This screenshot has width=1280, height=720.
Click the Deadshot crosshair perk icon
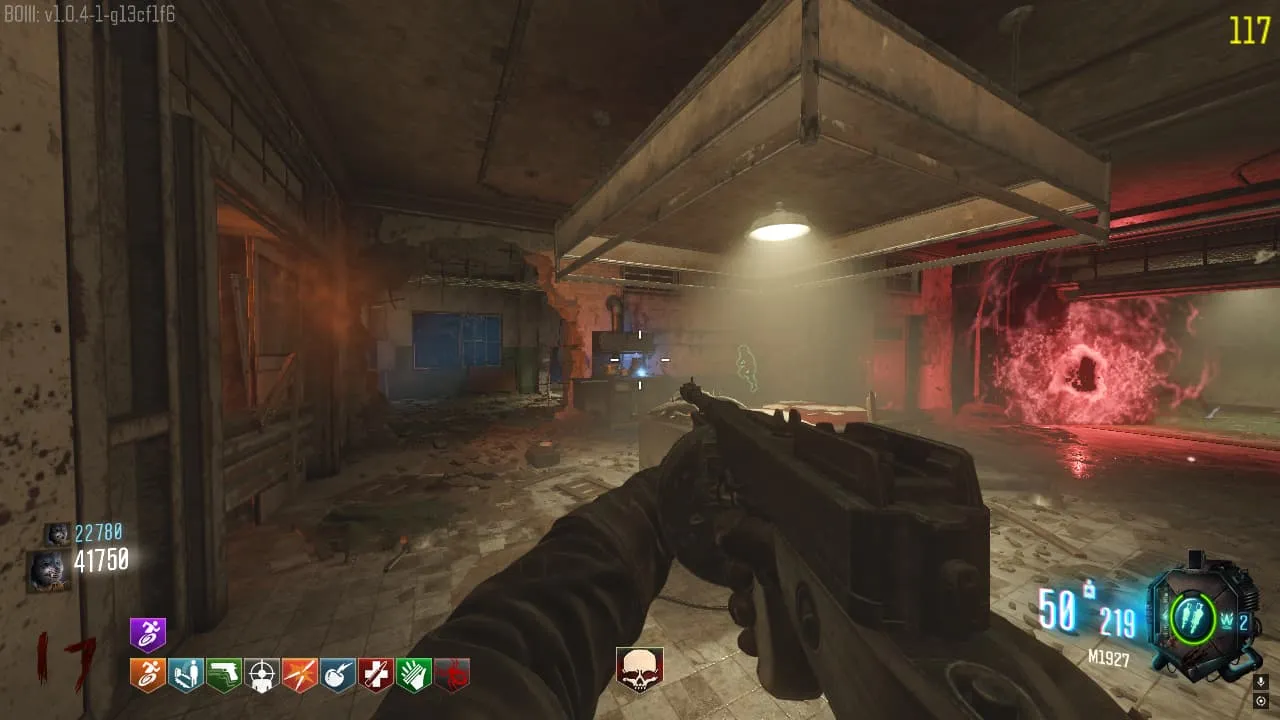(262, 675)
